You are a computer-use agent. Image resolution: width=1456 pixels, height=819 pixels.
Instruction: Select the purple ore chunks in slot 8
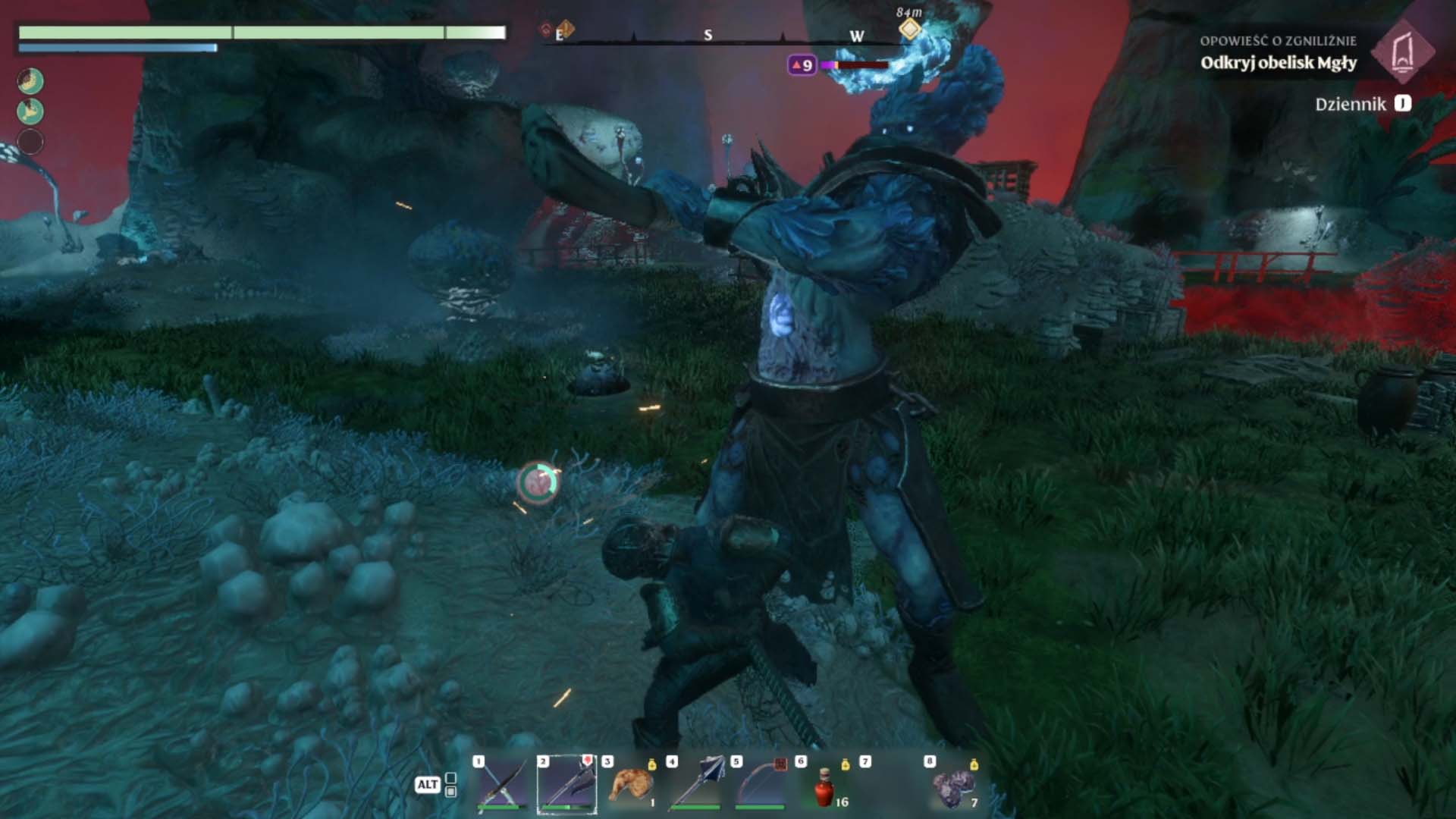point(954,787)
